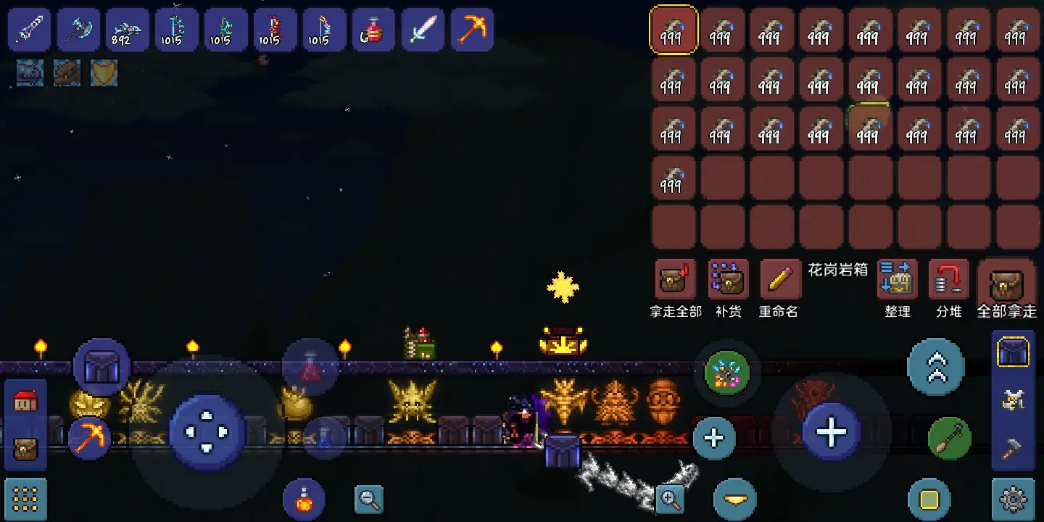Choose the battle axe hotbar slot
The width and height of the screenshot is (1044, 522).
[x=78, y=30]
